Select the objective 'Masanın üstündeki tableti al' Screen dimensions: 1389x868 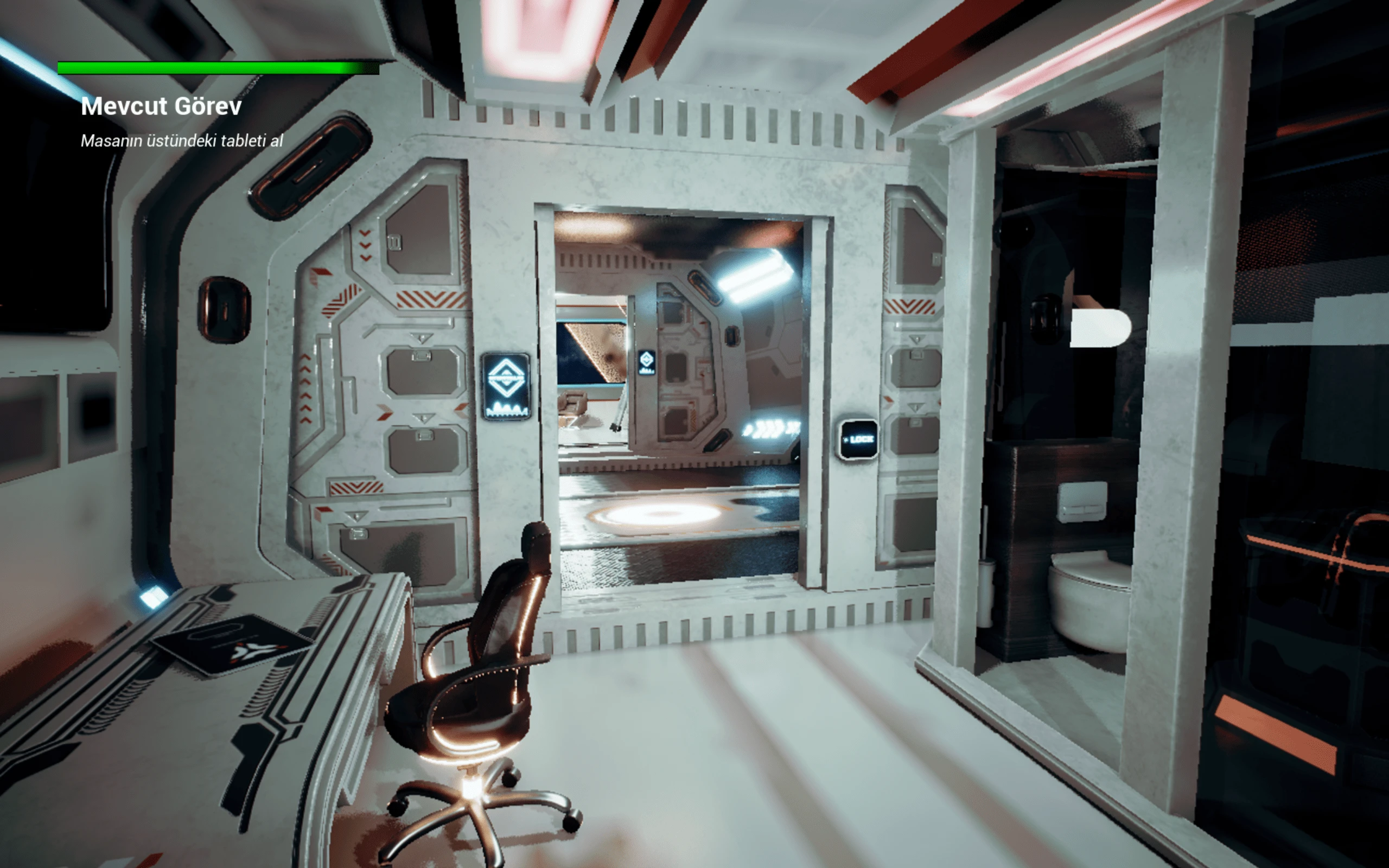pos(182,141)
